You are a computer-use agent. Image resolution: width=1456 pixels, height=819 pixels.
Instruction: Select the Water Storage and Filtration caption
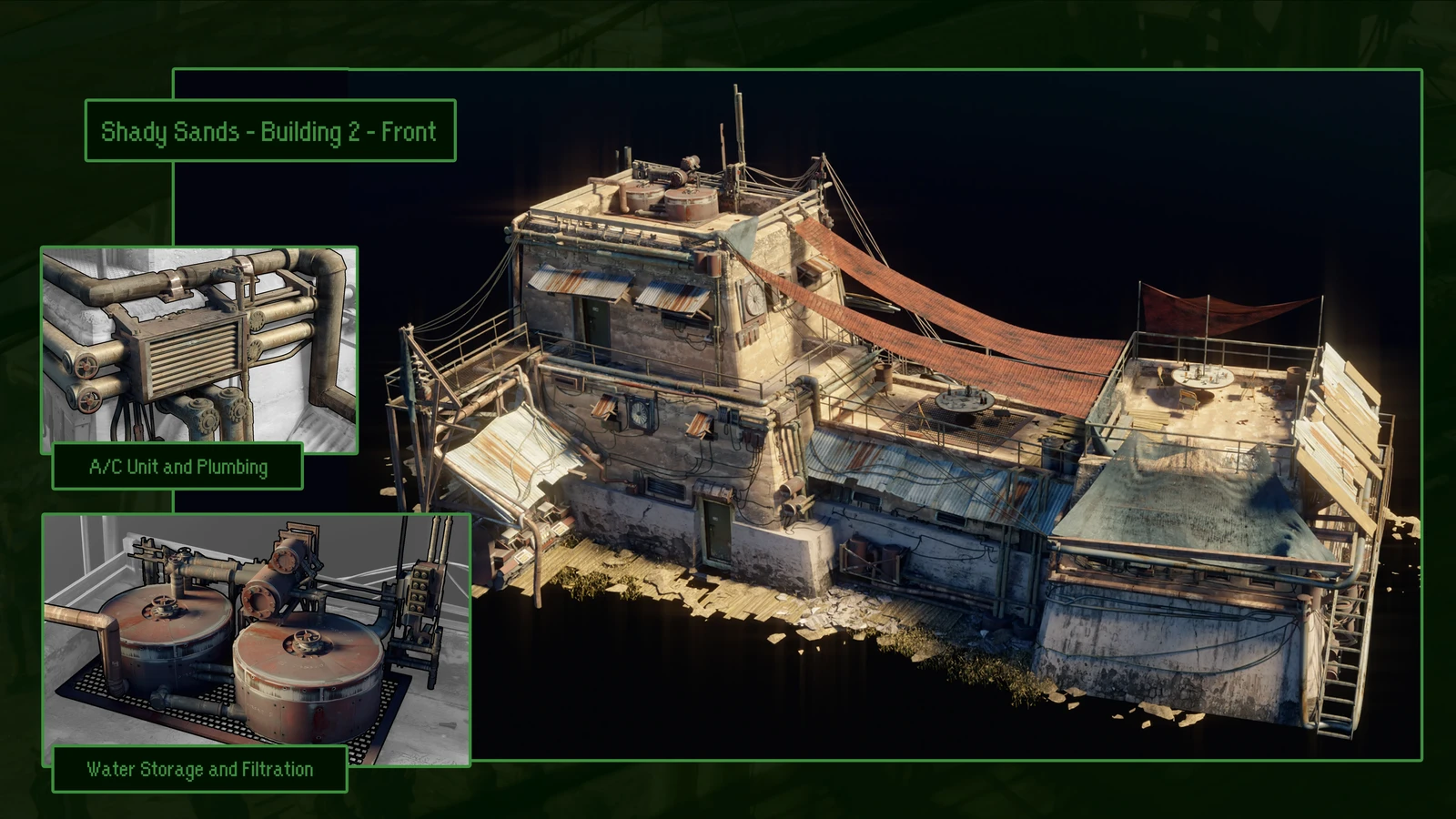click(199, 769)
